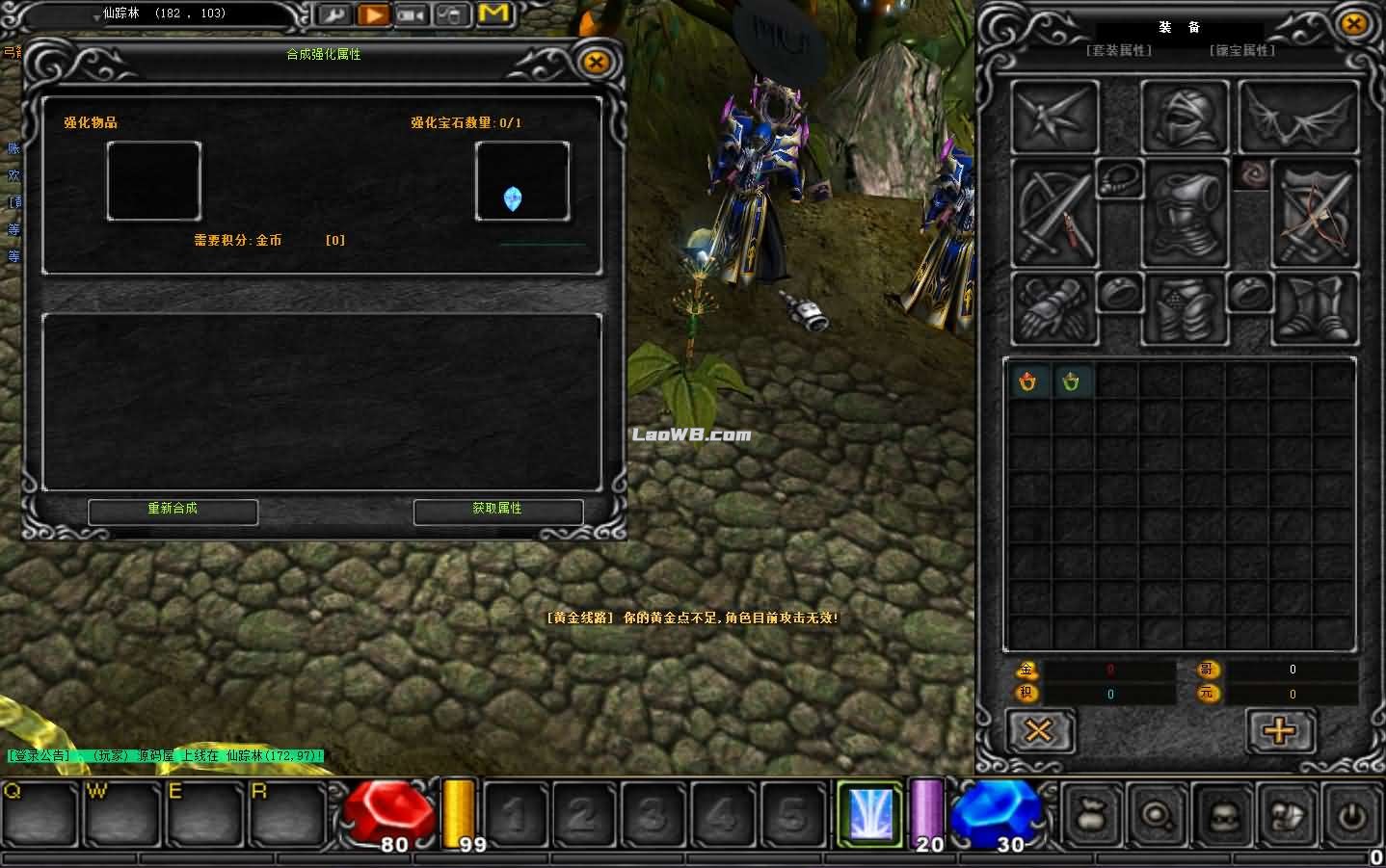
Task: Click the yellow M map button
Action: coord(493,13)
